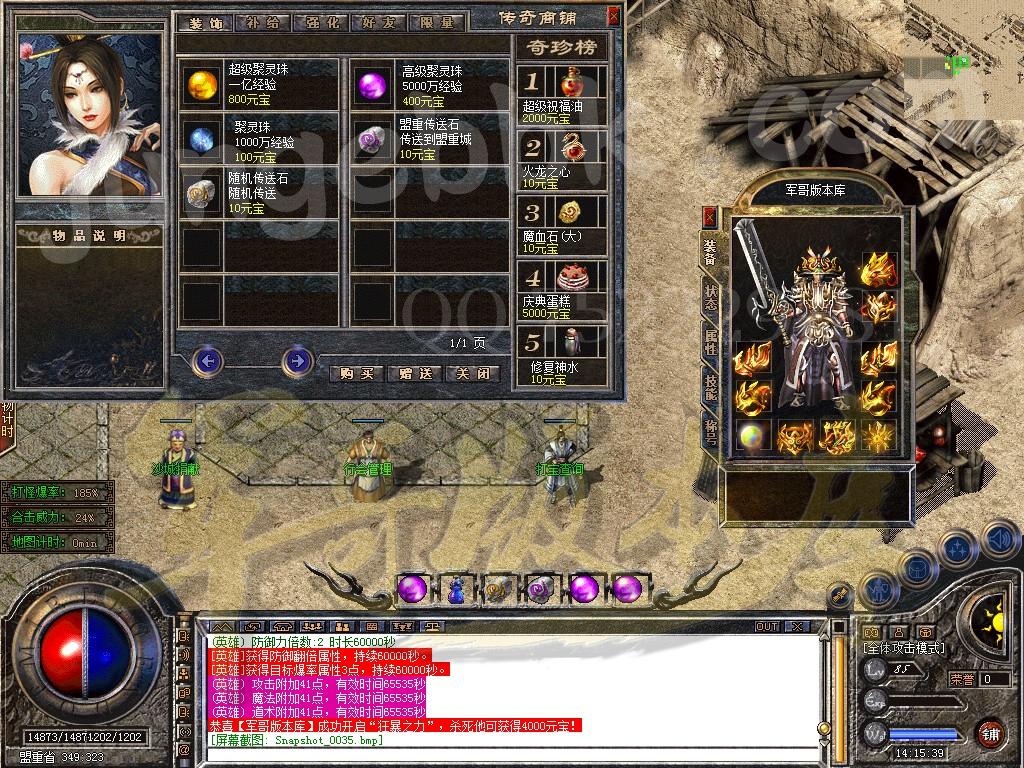The width and height of the screenshot is (1024, 768).
Task: Close the character equipment panel
Action: pos(710,215)
